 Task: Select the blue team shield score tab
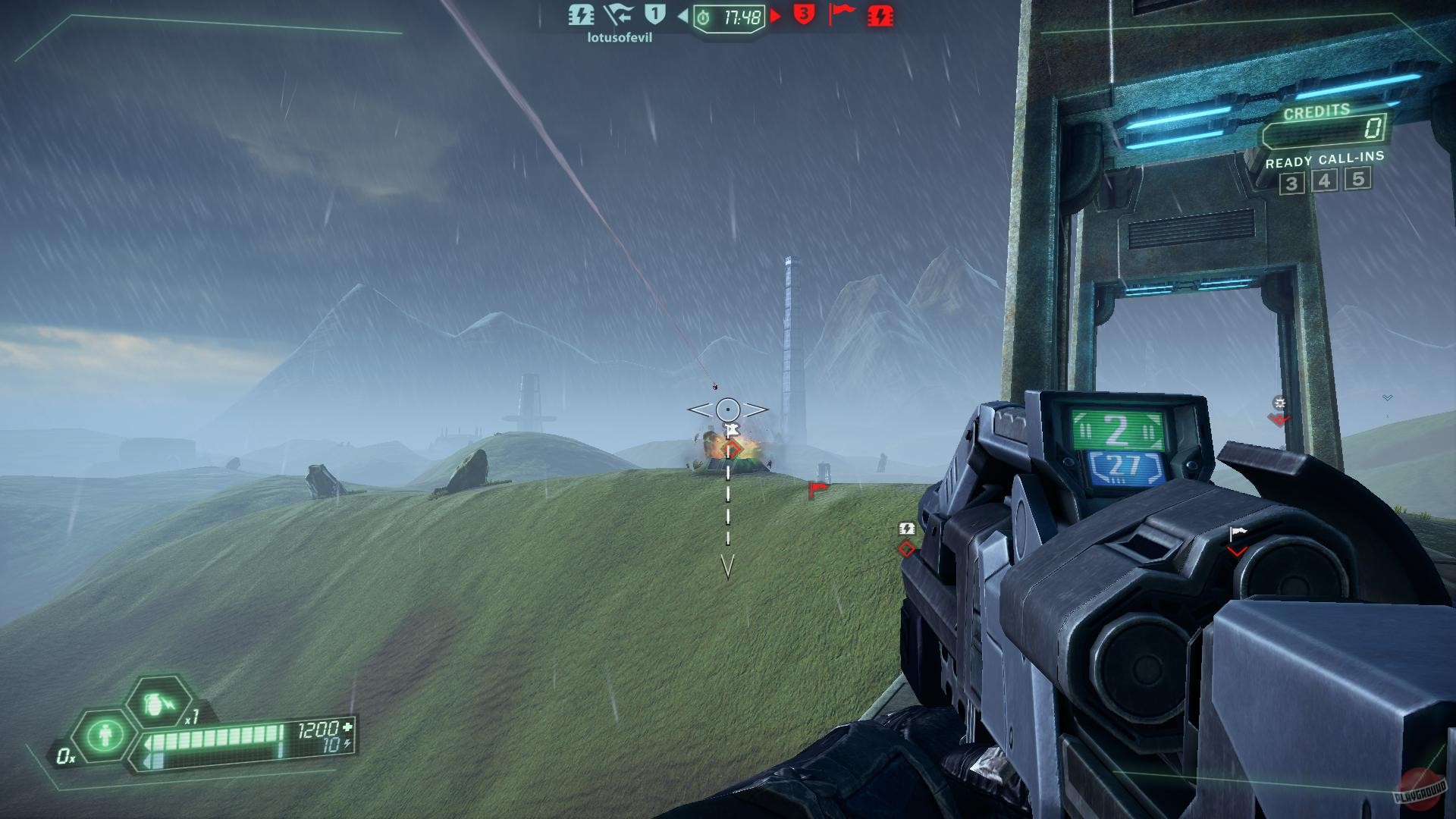[656, 15]
